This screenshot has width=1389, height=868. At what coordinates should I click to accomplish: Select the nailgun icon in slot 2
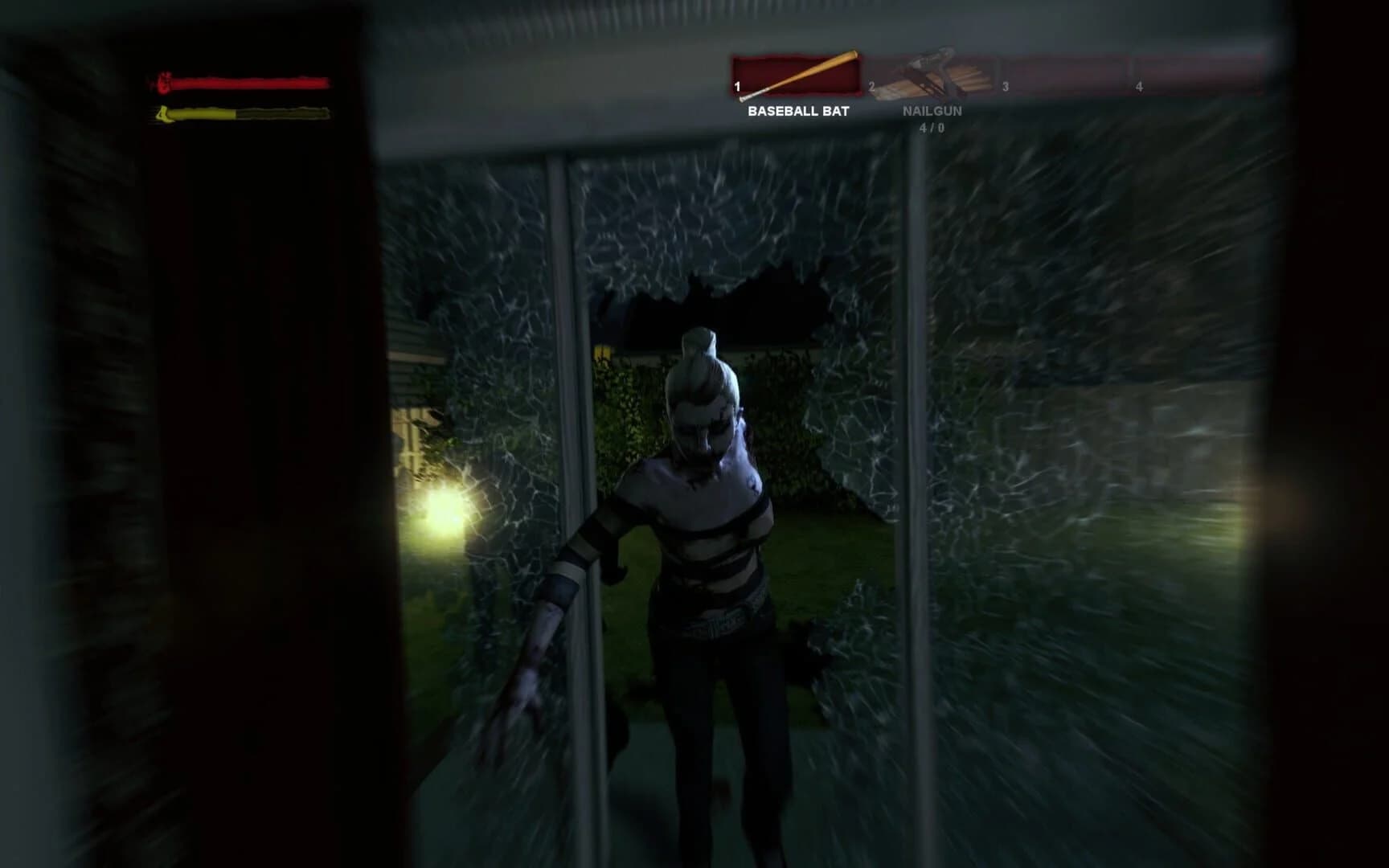pyautogui.click(x=932, y=72)
